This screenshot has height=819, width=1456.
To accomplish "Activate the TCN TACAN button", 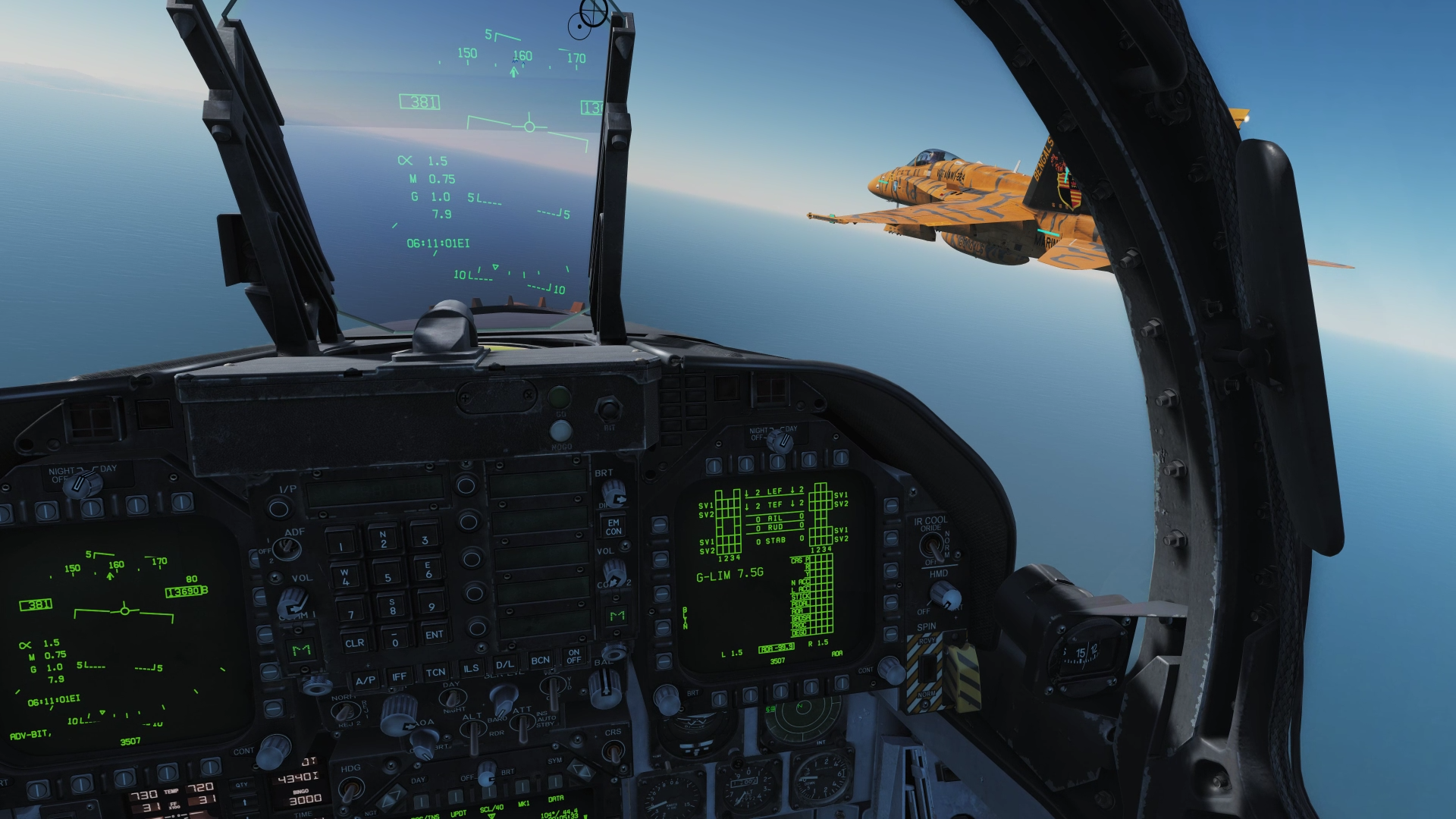I will (x=435, y=672).
